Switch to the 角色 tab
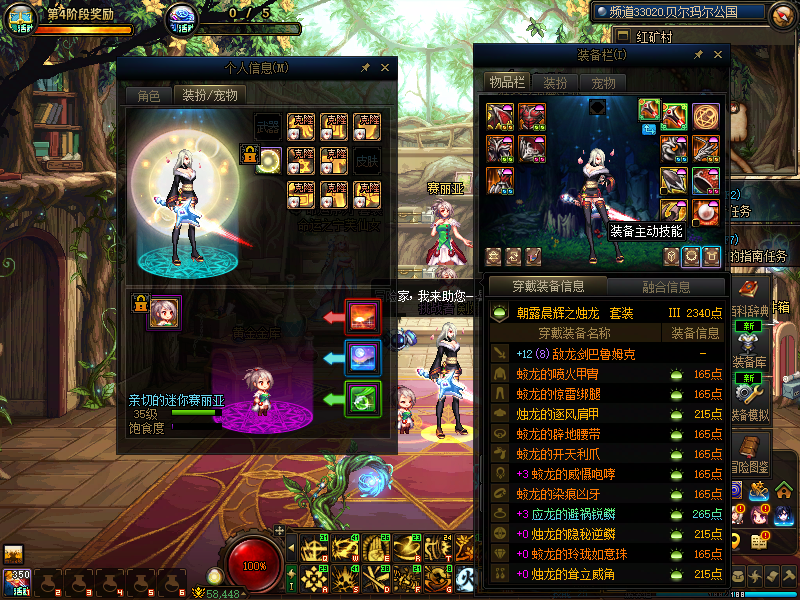Screen dimensions: 800x600 (x=148, y=96)
